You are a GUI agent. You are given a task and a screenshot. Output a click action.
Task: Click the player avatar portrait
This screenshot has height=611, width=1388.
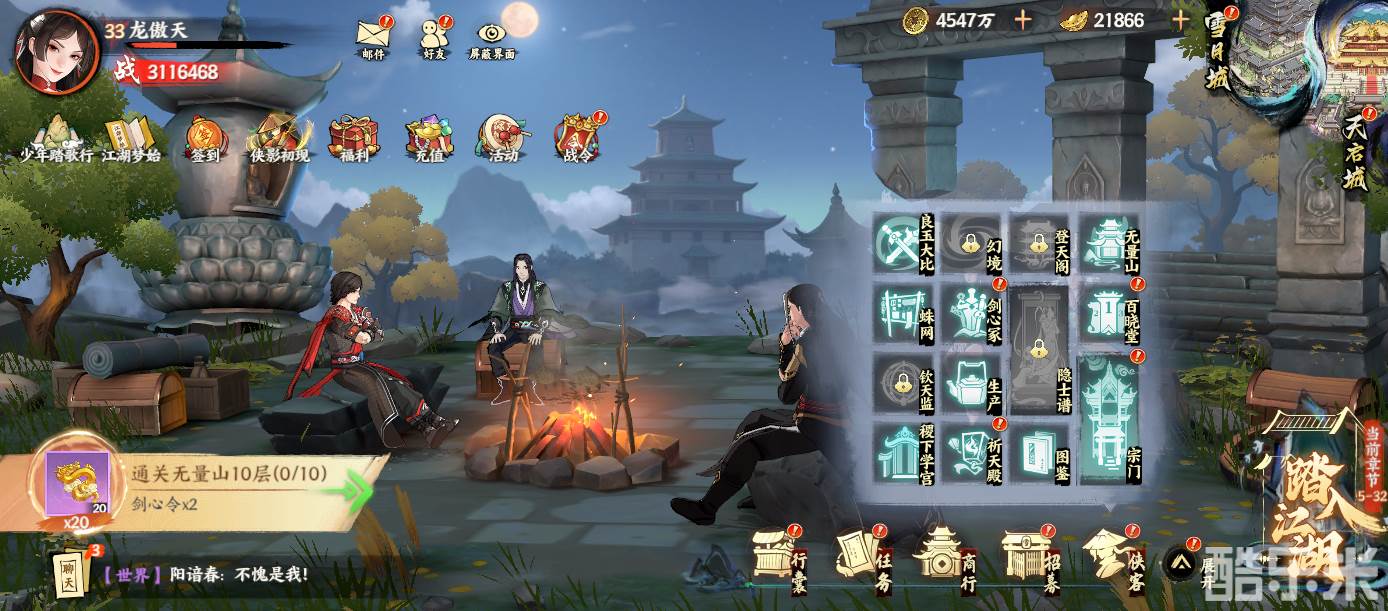tap(57, 52)
